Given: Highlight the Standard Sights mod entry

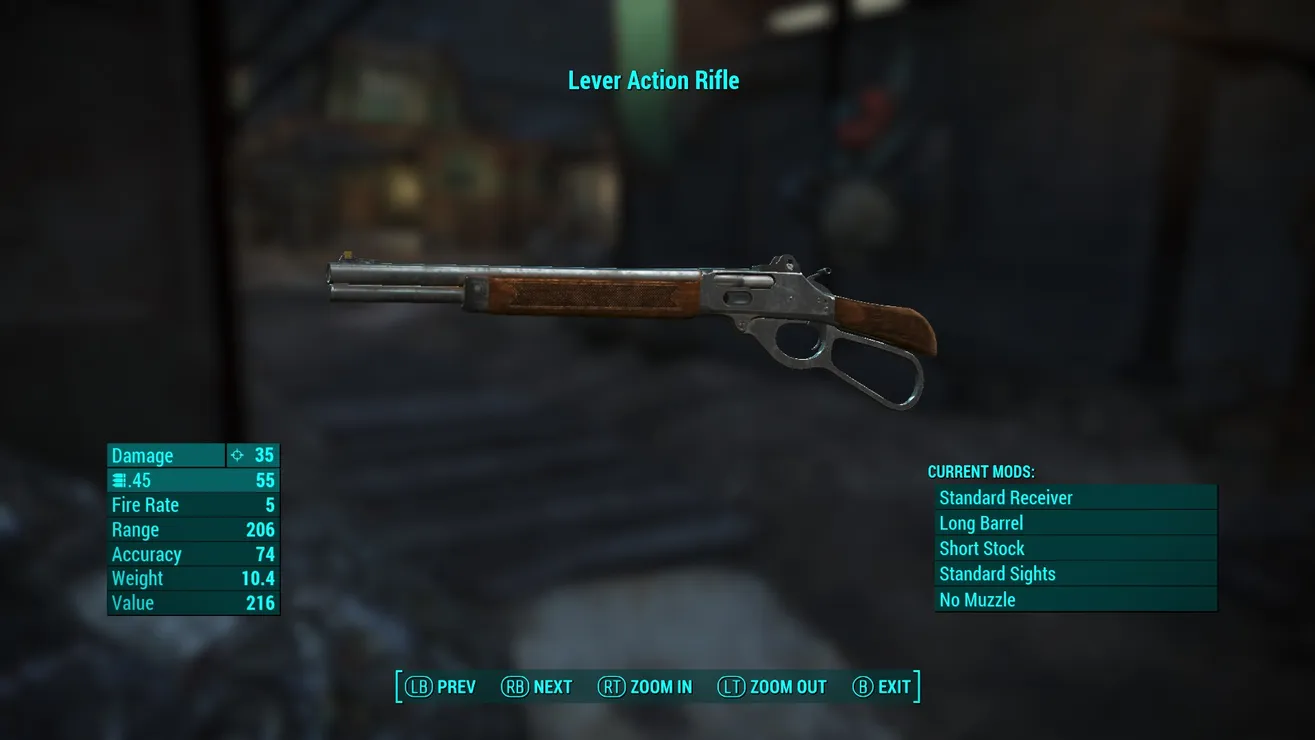Looking at the screenshot, I should click(1075, 574).
